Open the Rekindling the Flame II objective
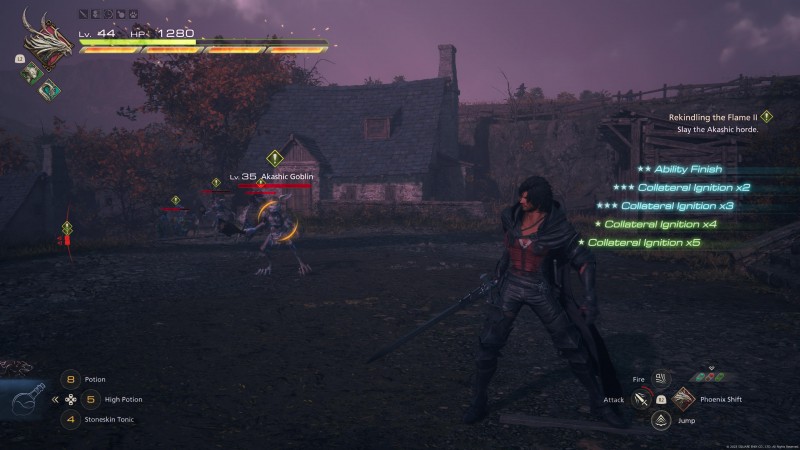This screenshot has width=800, height=450. click(x=713, y=117)
